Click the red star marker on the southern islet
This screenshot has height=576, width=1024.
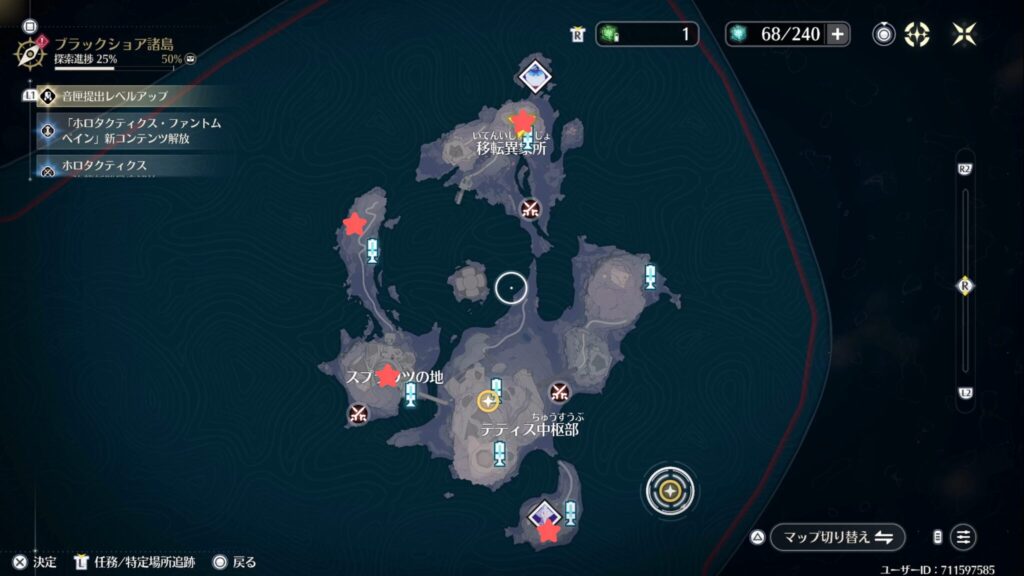[548, 532]
